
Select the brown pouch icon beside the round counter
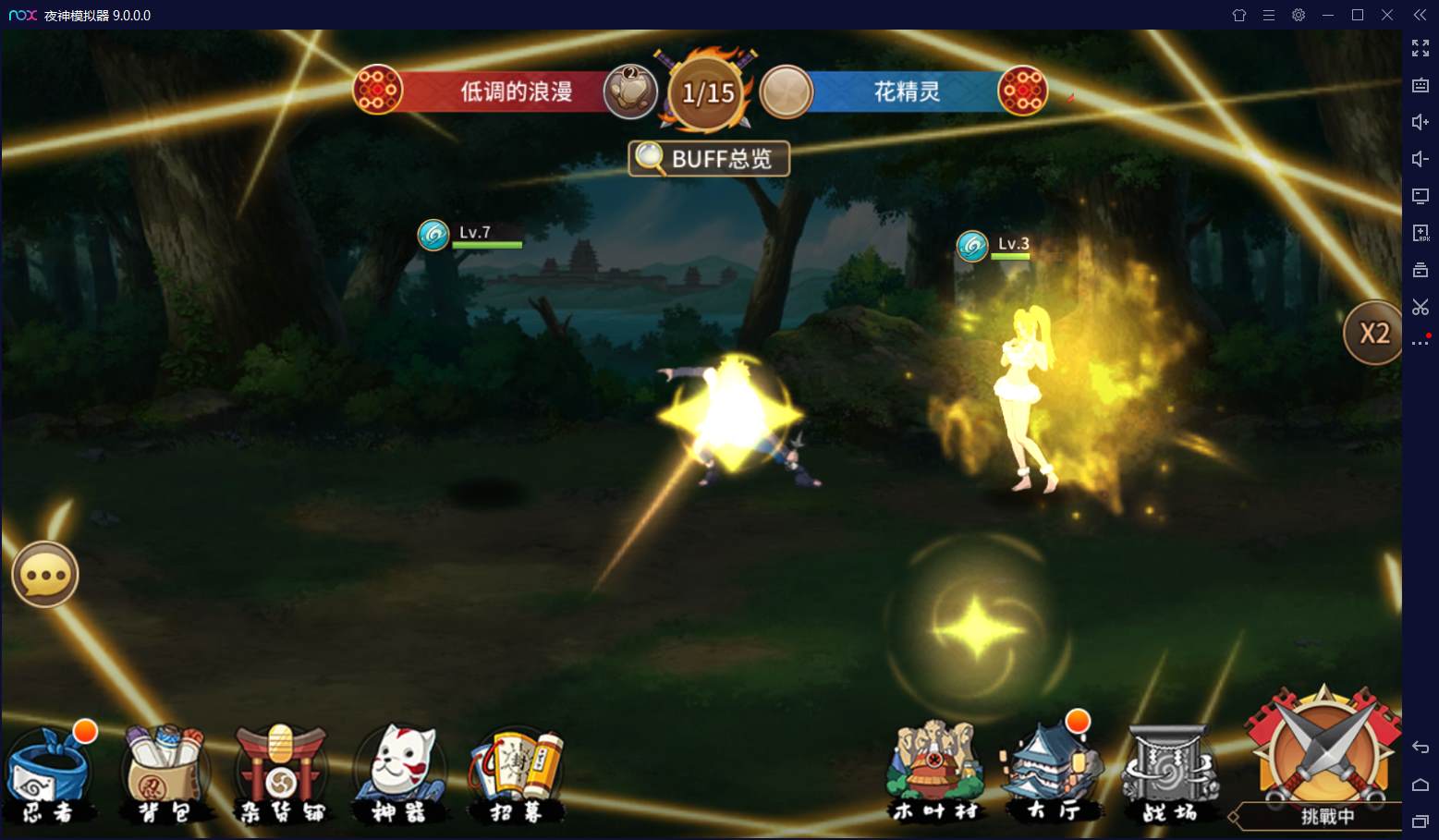(x=630, y=92)
